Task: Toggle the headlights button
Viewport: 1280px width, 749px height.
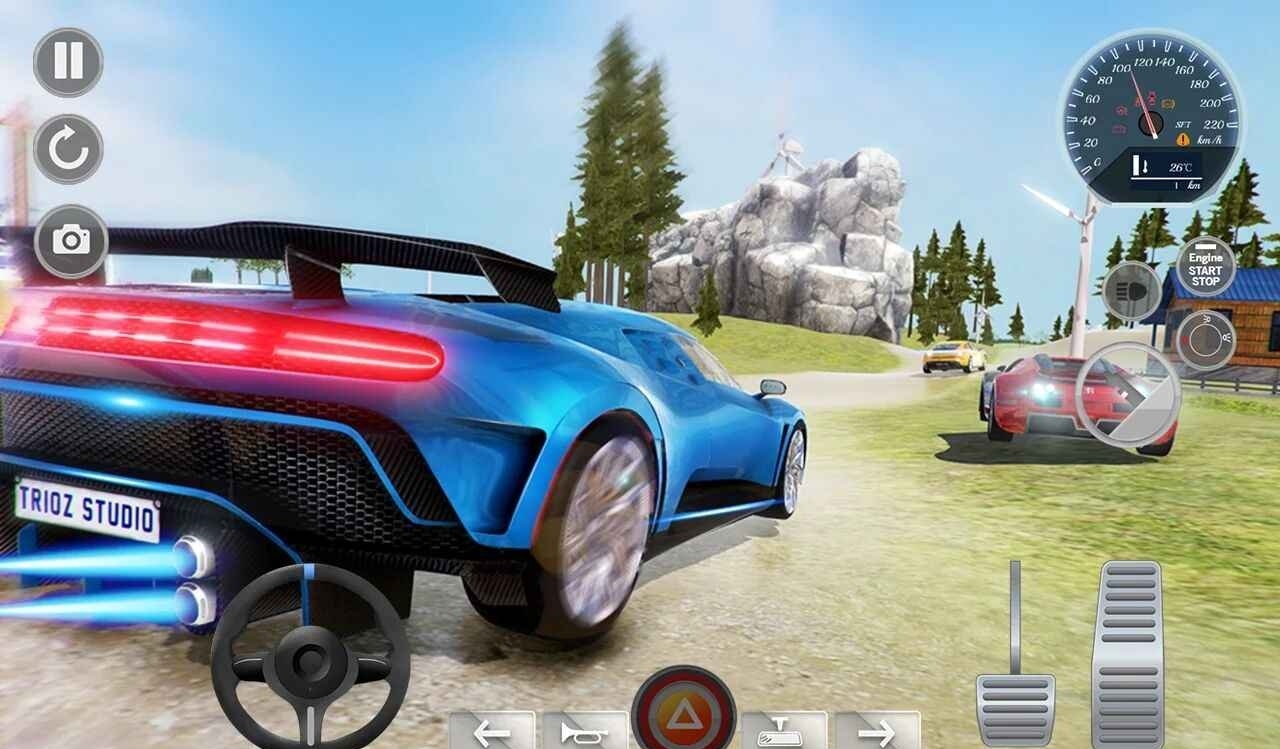Action: tap(1131, 290)
